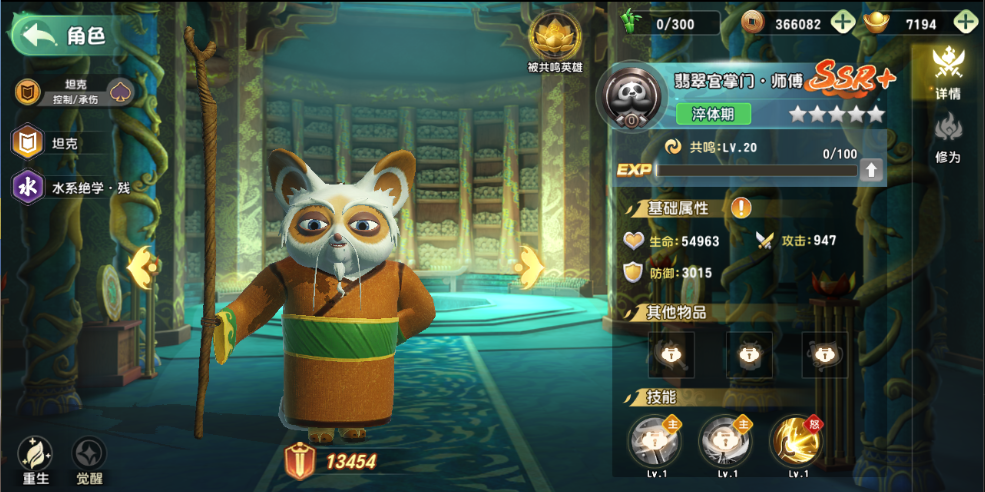Add more copper coins with the plus button
This screenshot has width=985, height=492.
843,23
